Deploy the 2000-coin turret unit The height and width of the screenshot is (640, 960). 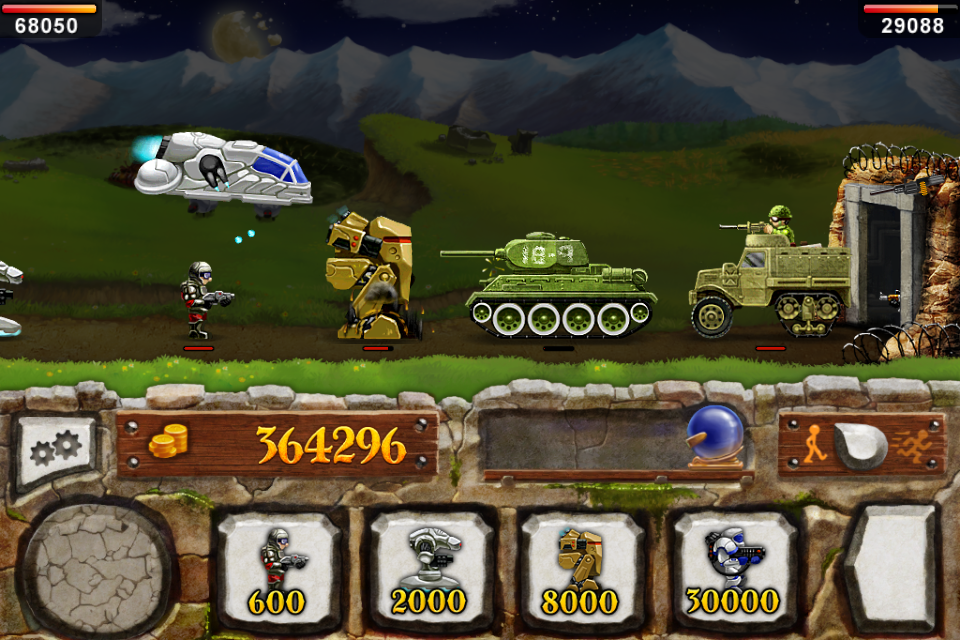coord(431,567)
